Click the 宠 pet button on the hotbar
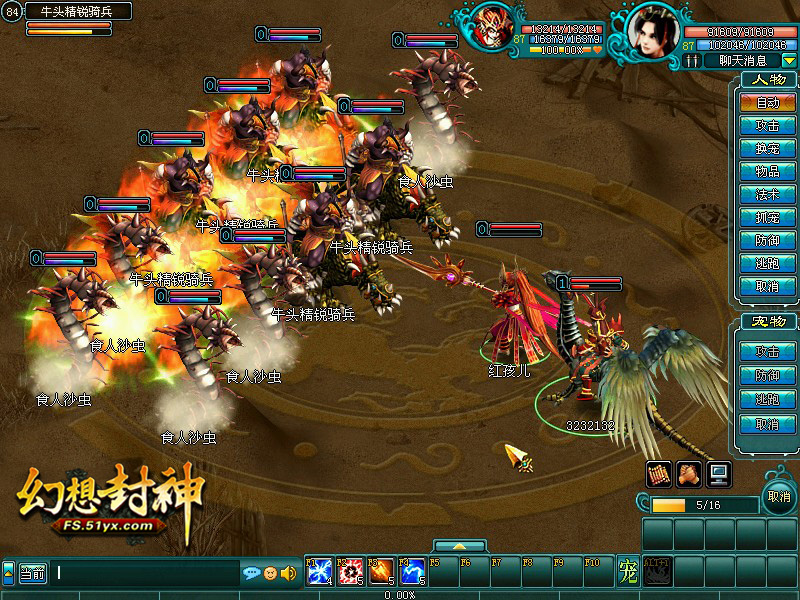The width and height of the screenshot is (800, 600). click(627, 572)
